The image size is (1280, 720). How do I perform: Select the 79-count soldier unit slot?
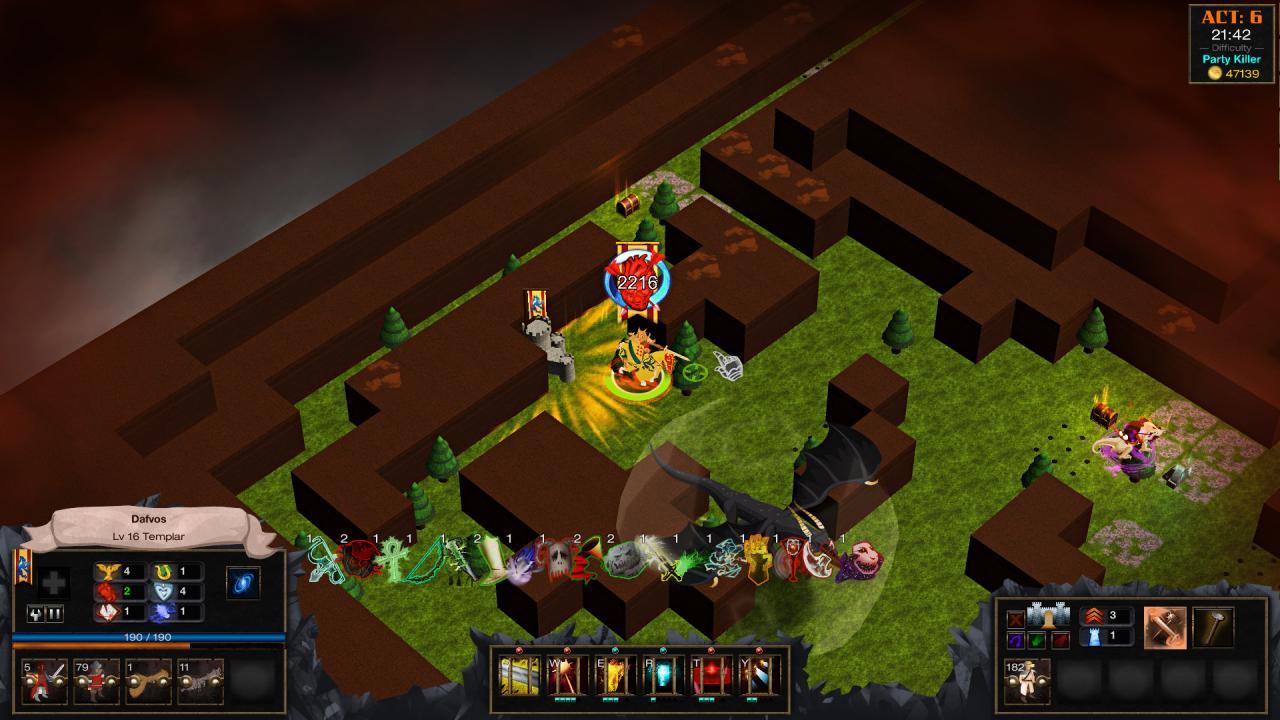(x=96, y=682)
